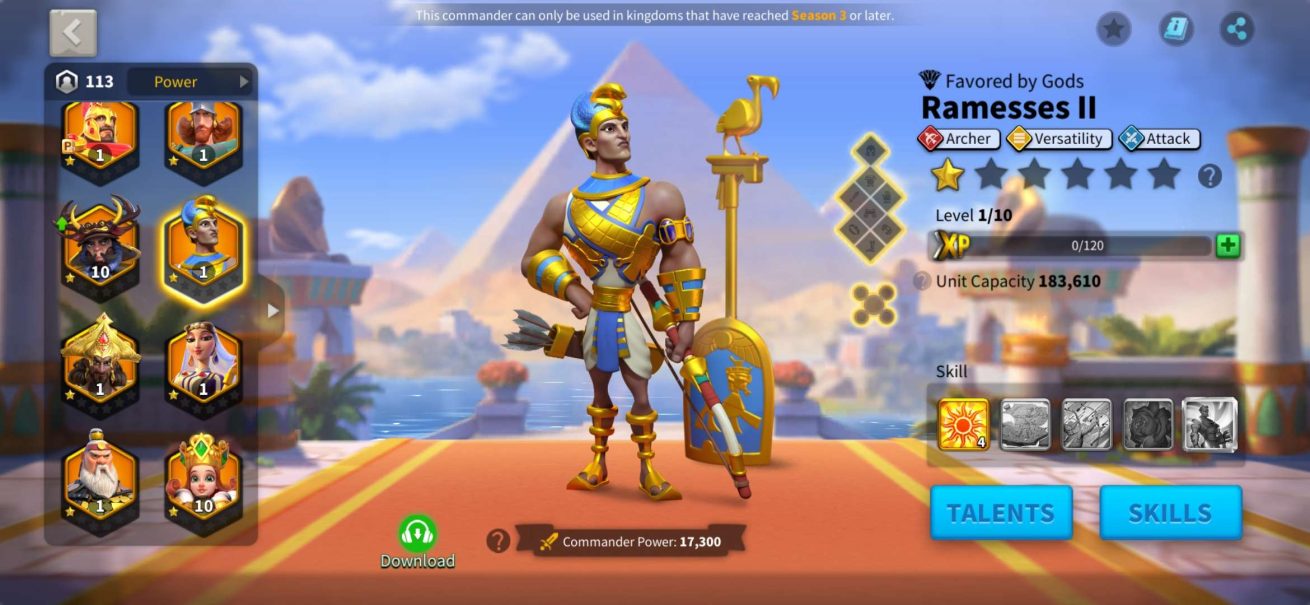Open star level help question mark
Viewport: 1310px width, 605px height.
click(x=1210, y=177)
